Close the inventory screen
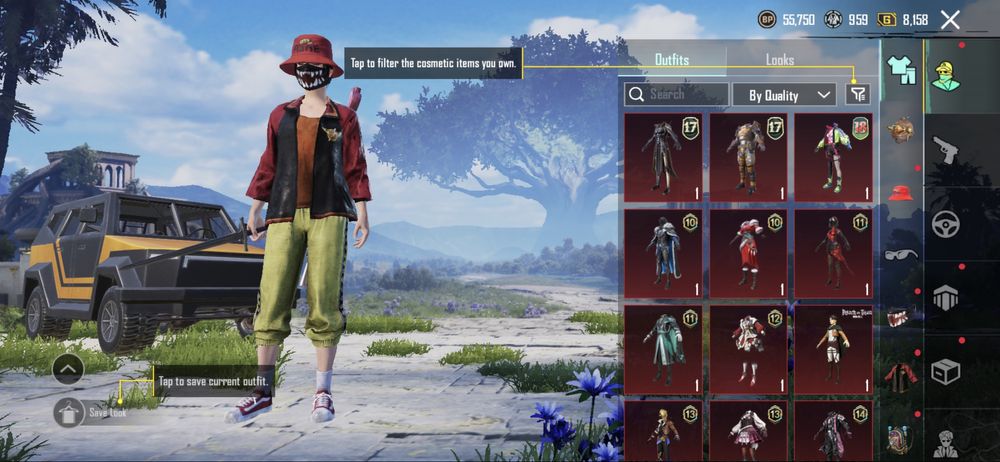 pyautogui.click(x=950, y=19)
